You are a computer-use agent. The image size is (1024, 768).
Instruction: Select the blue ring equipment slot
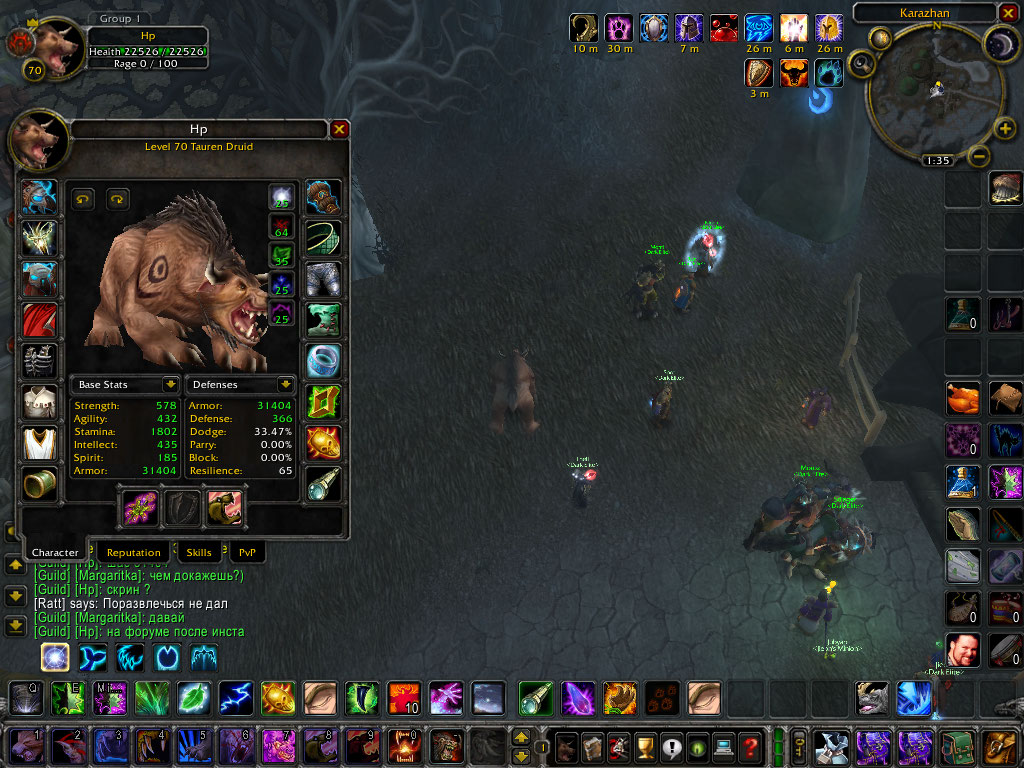pos(323,360)
